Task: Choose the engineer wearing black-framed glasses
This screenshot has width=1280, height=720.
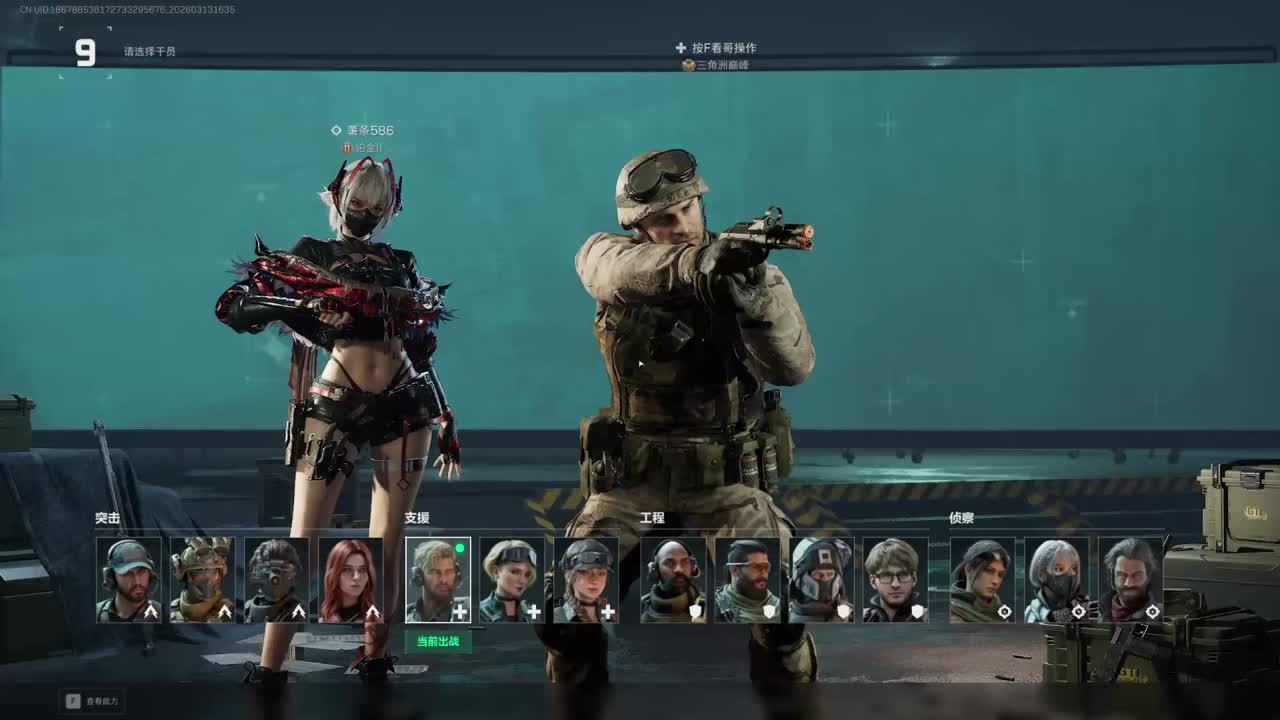Action: tap(895, 580)
